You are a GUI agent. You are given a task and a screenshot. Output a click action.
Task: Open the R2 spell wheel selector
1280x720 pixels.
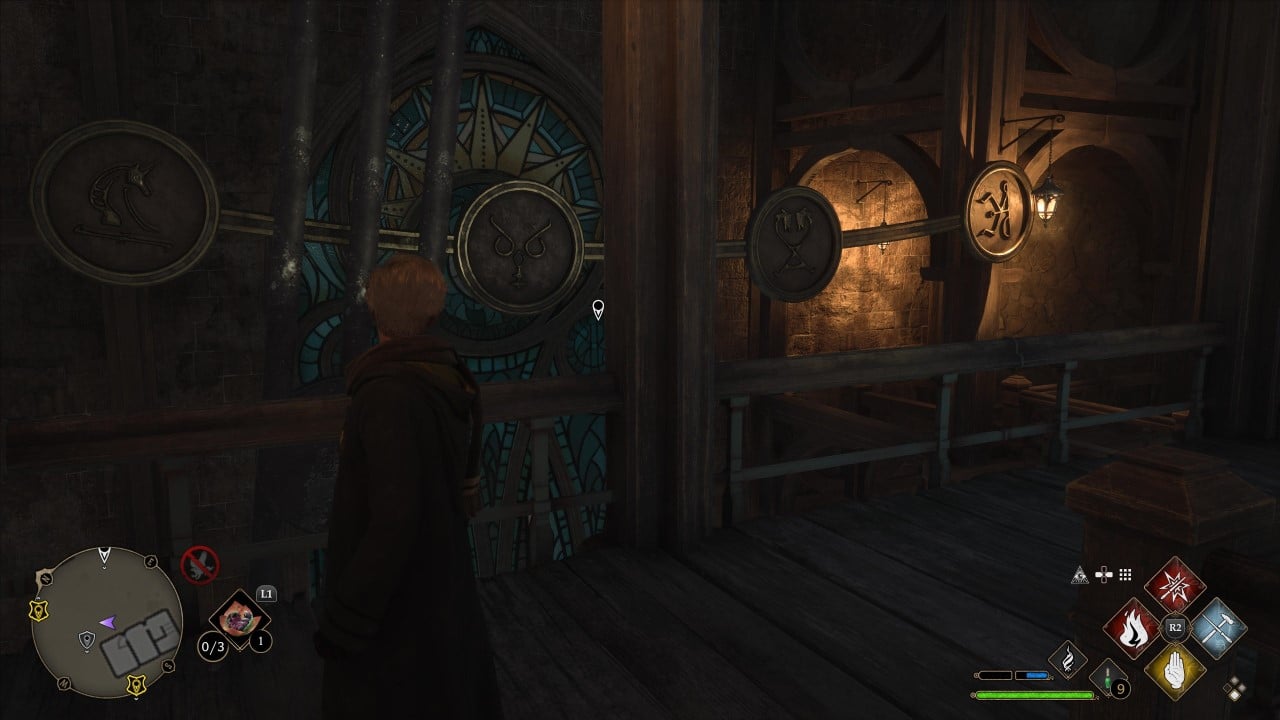point(1174,626)
